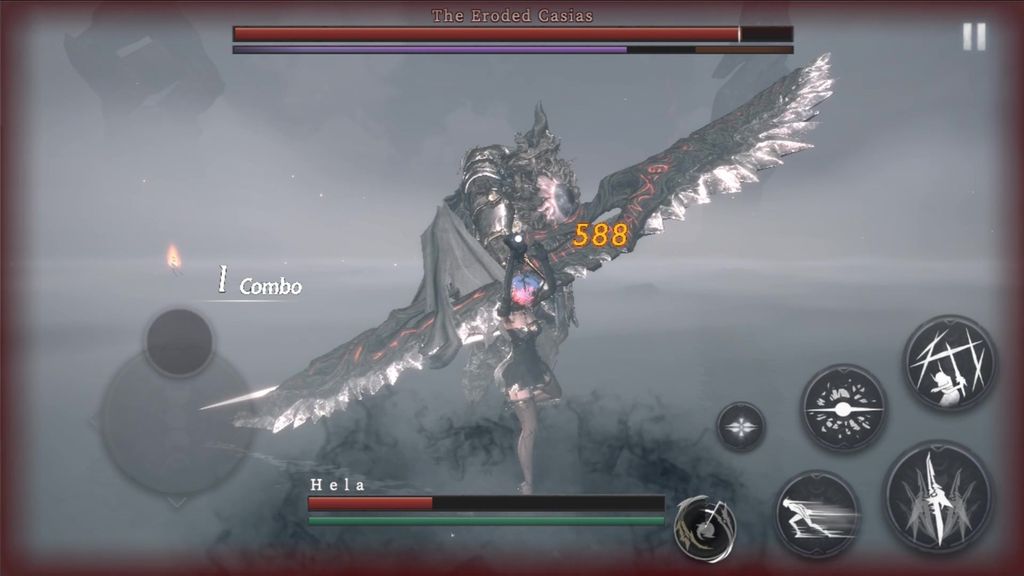Image resolution: width=1024 pixels, height=576 pixels.
Task: Activate the main spear attack button
Action: 938,496
